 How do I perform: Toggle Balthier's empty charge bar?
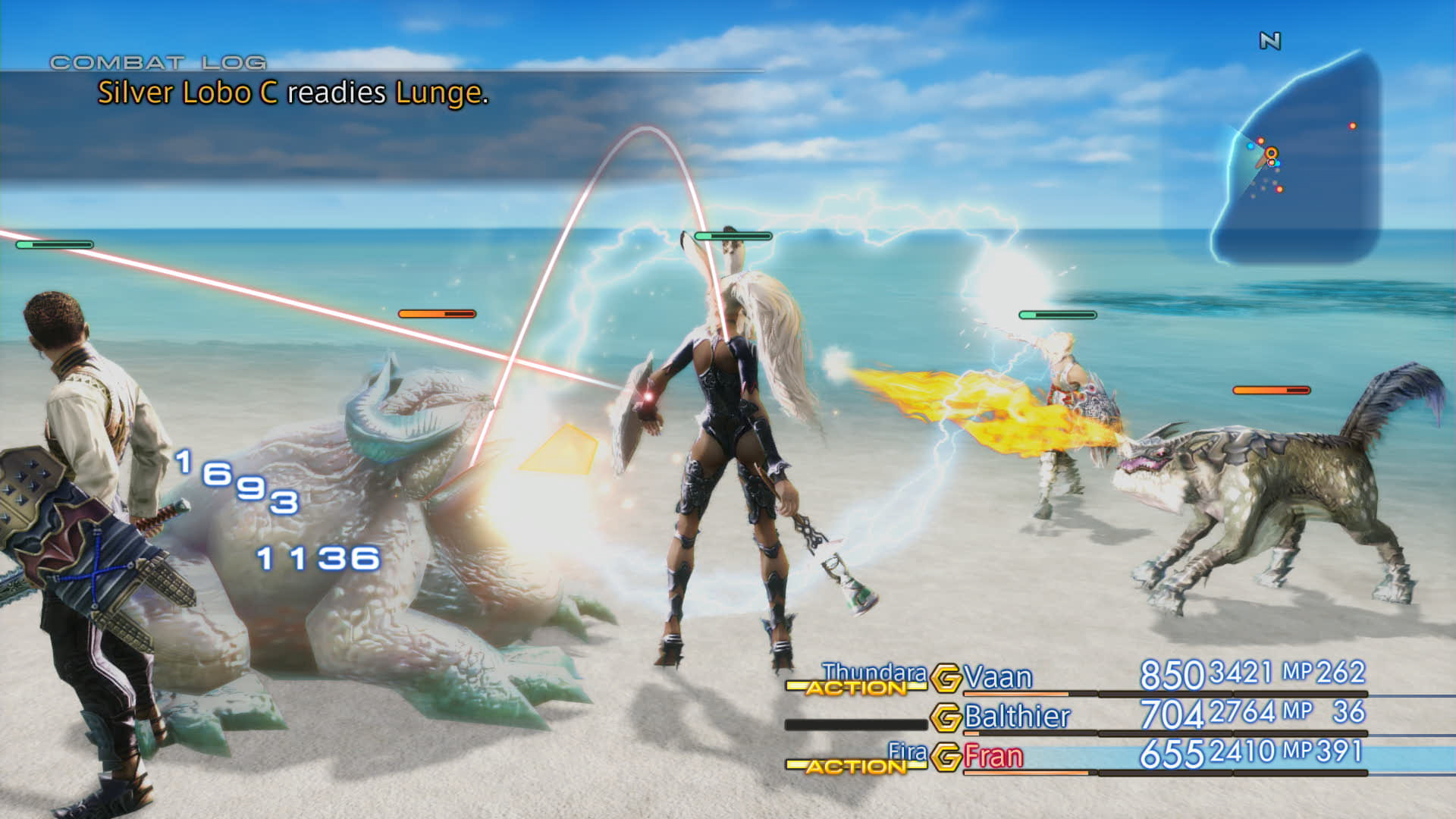point(855,723)
